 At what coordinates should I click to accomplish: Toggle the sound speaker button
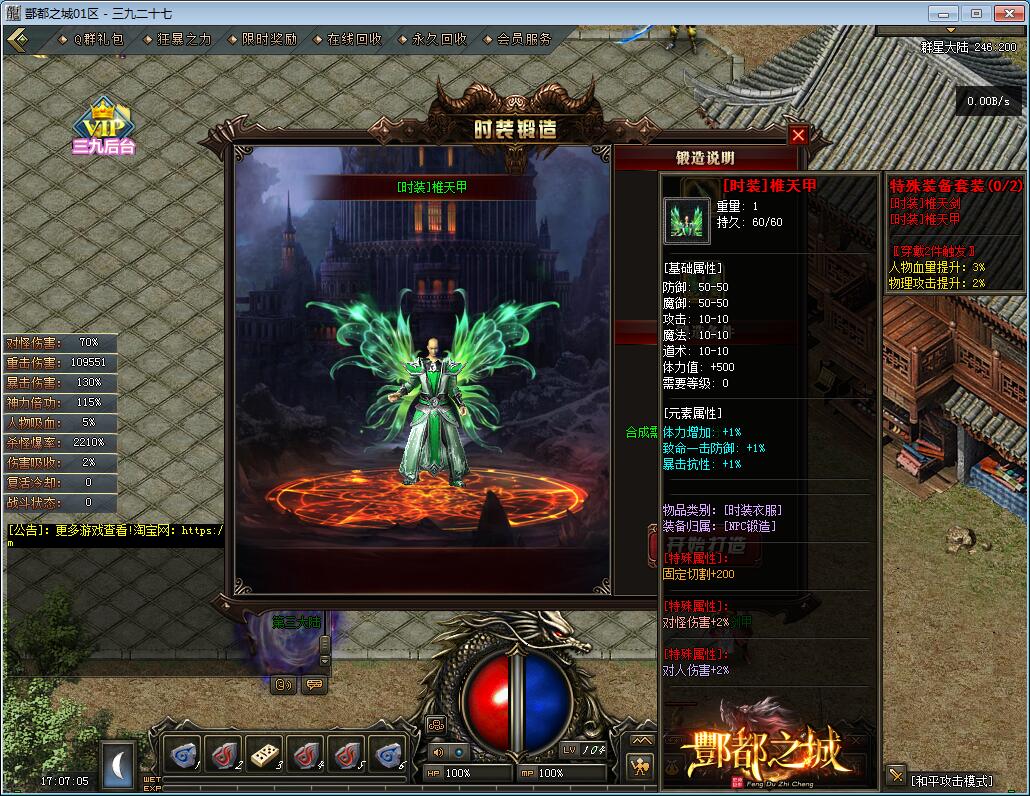click(x=438, y=752)
